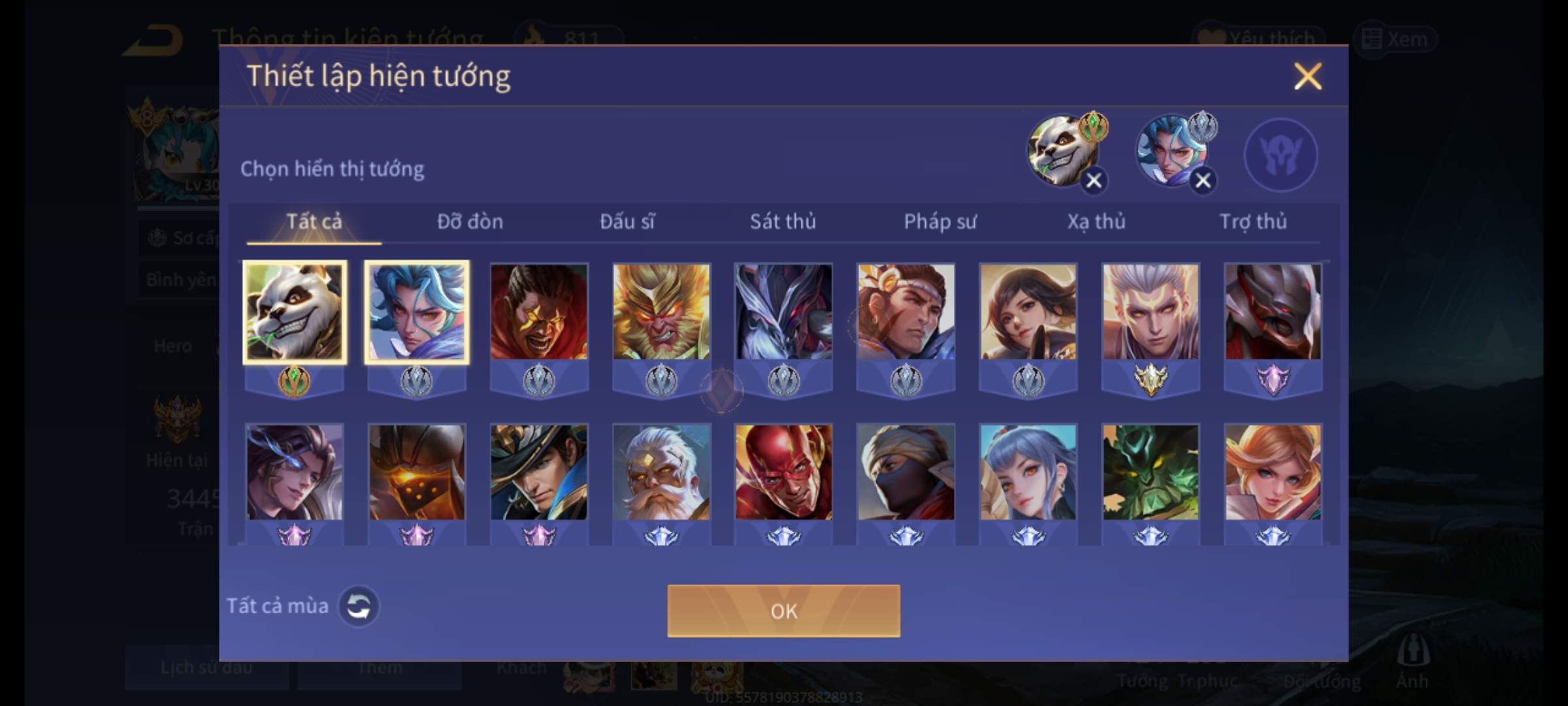Select the masked ninja hero with headwrap

pyautogui.click(x=906, y=472)
